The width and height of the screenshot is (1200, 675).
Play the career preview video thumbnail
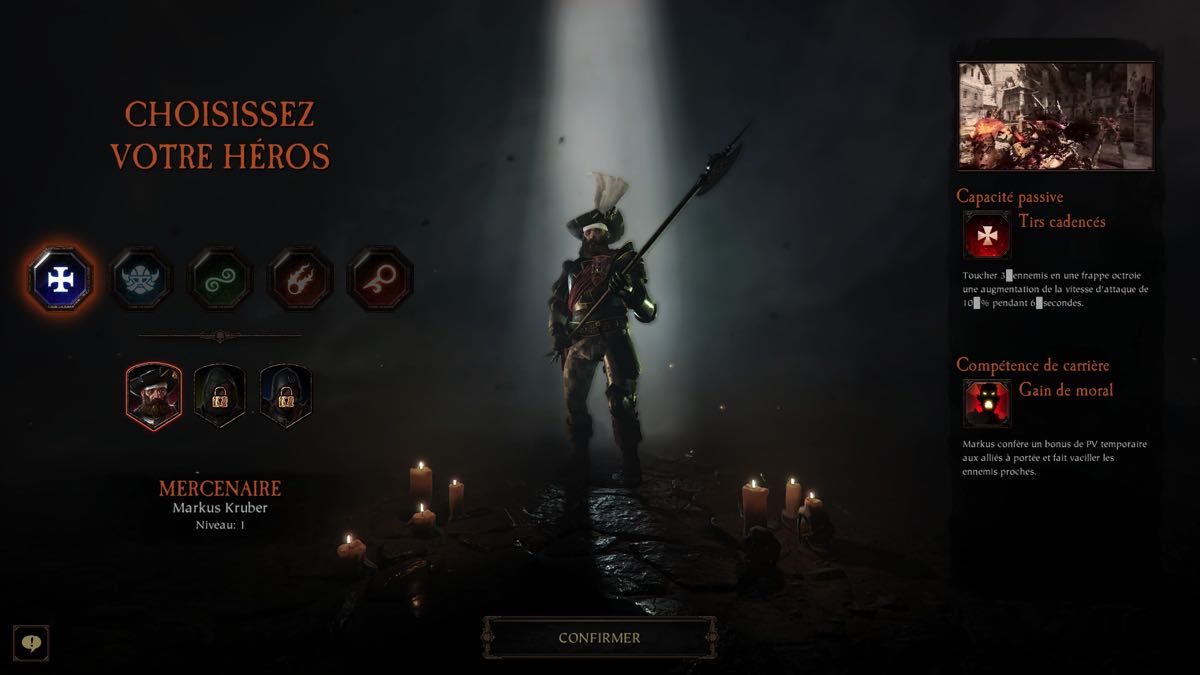point(1055,116)
